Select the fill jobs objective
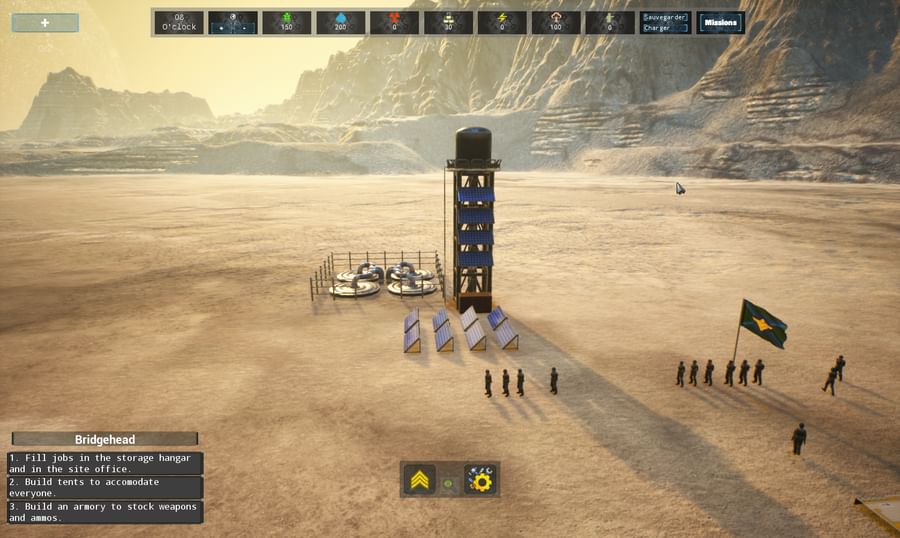The width and height of the screenshot is (900, 538). (105, 463)
